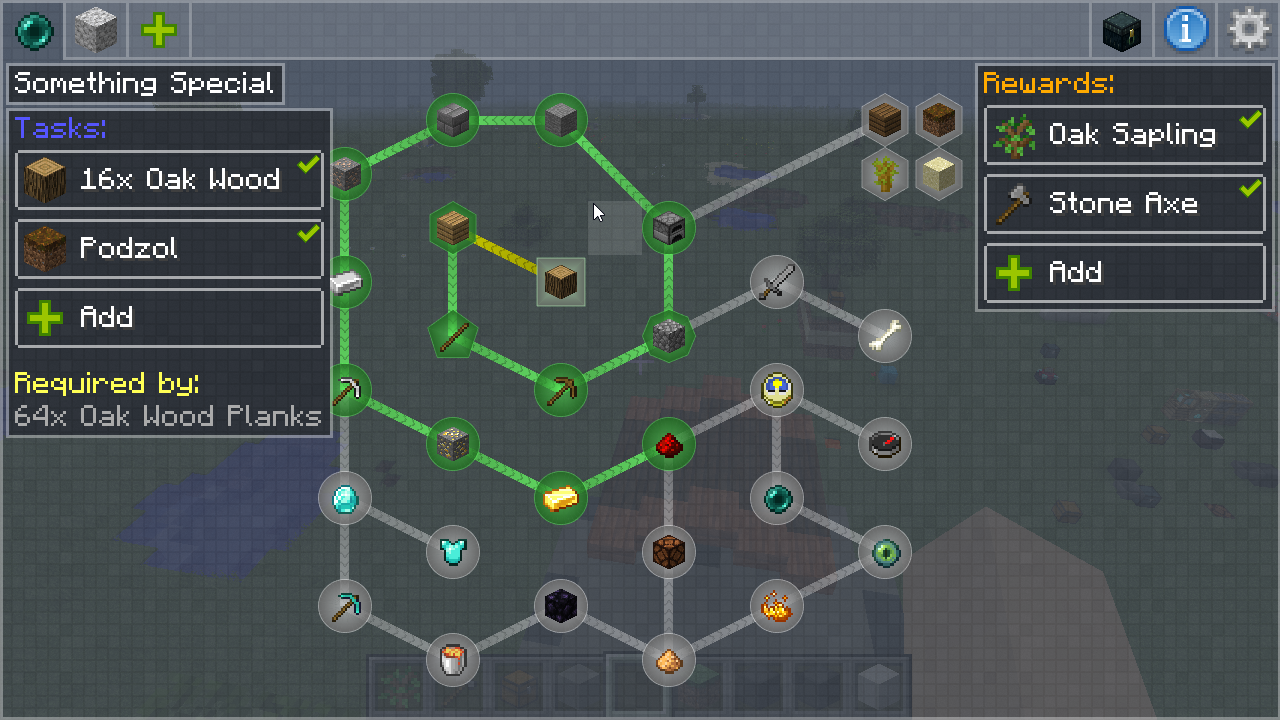This screenshot has height=720, width=1280.
Task: Add a new reward
Action: click(1124, 272)
